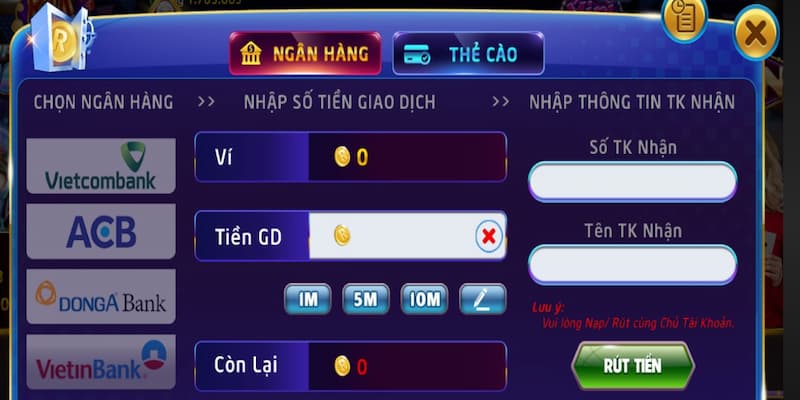Select Vietcombank as the bank
Image resolution: width=800 pixels, height=400 pixels.
click(101, 166)
